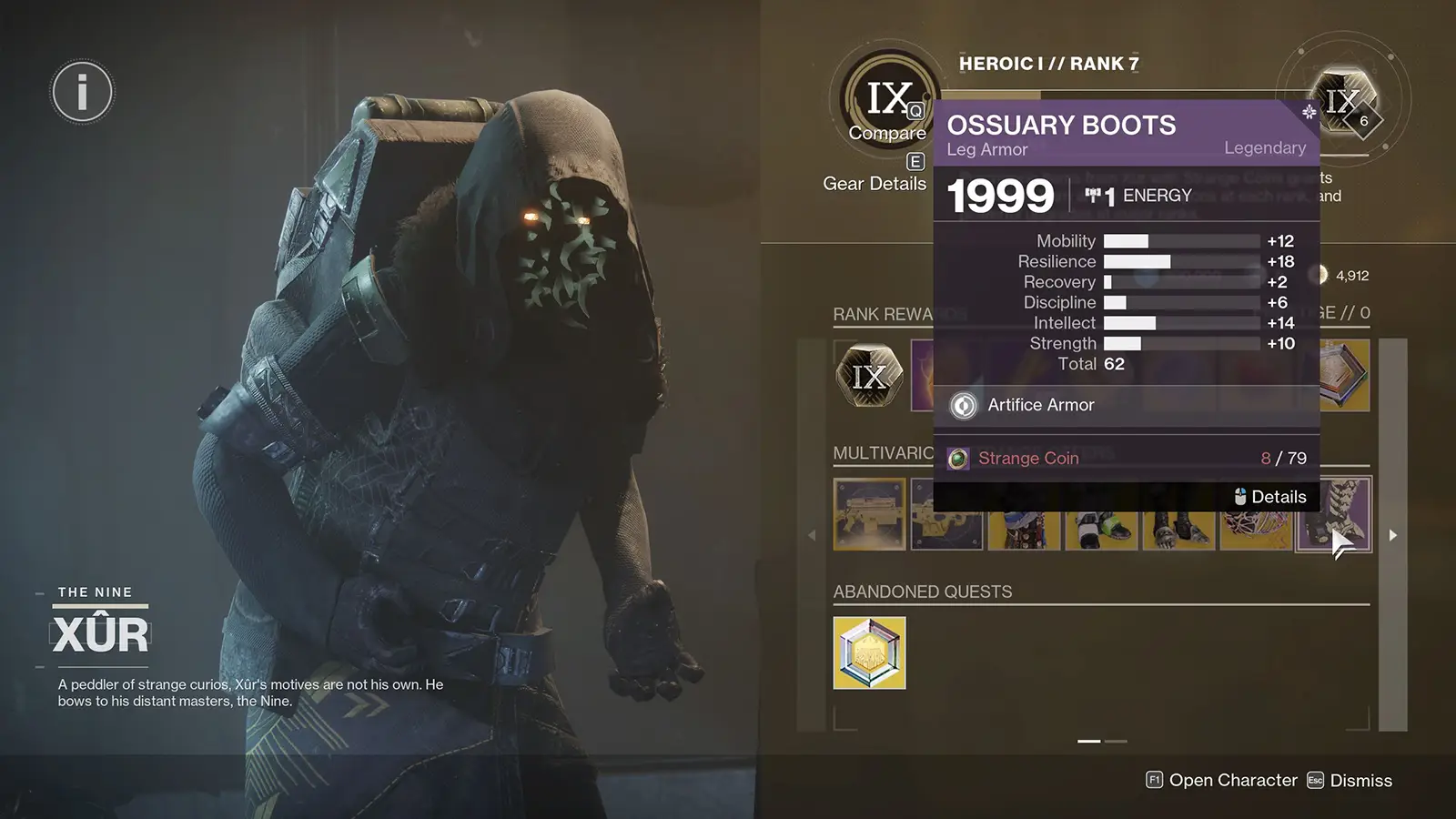Image resolution: width=1456 pixels, height=819 pixels.
Task: Select the sniper rifle icon beside the machine gun
Action: click(x=945, y=515)
